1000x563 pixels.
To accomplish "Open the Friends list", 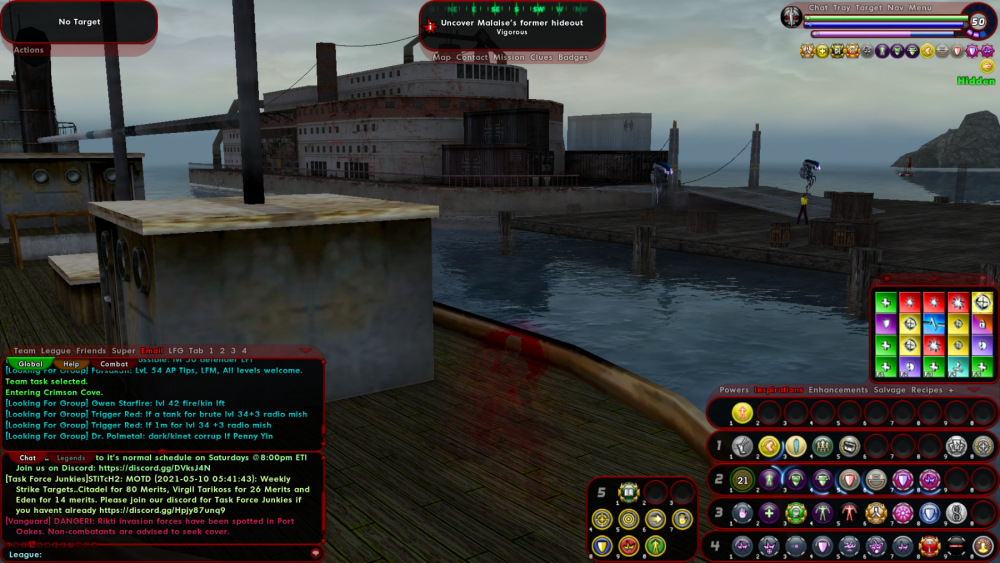I will tap(91, 351).
